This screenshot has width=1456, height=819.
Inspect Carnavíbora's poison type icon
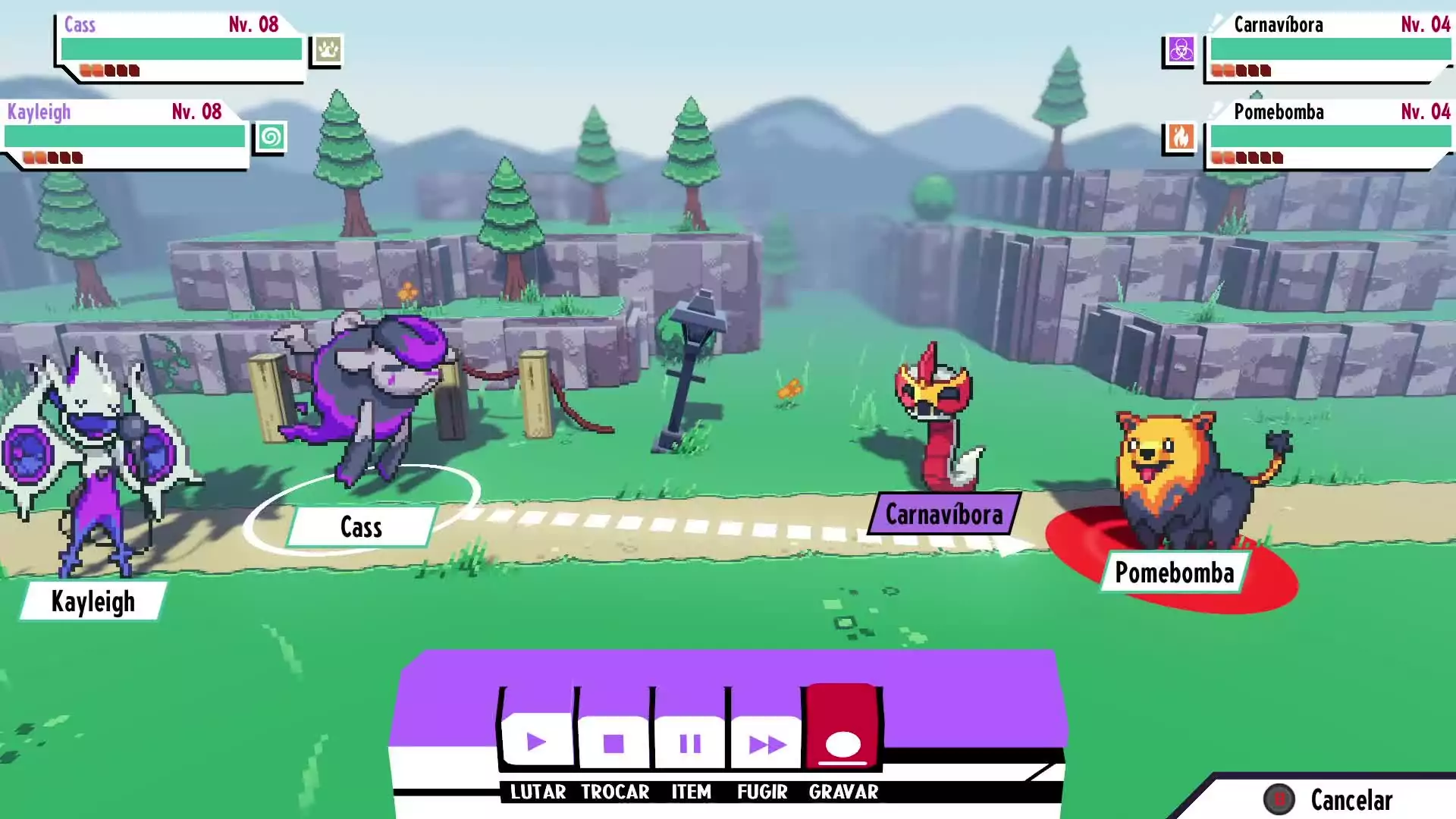pos(1181,50)
